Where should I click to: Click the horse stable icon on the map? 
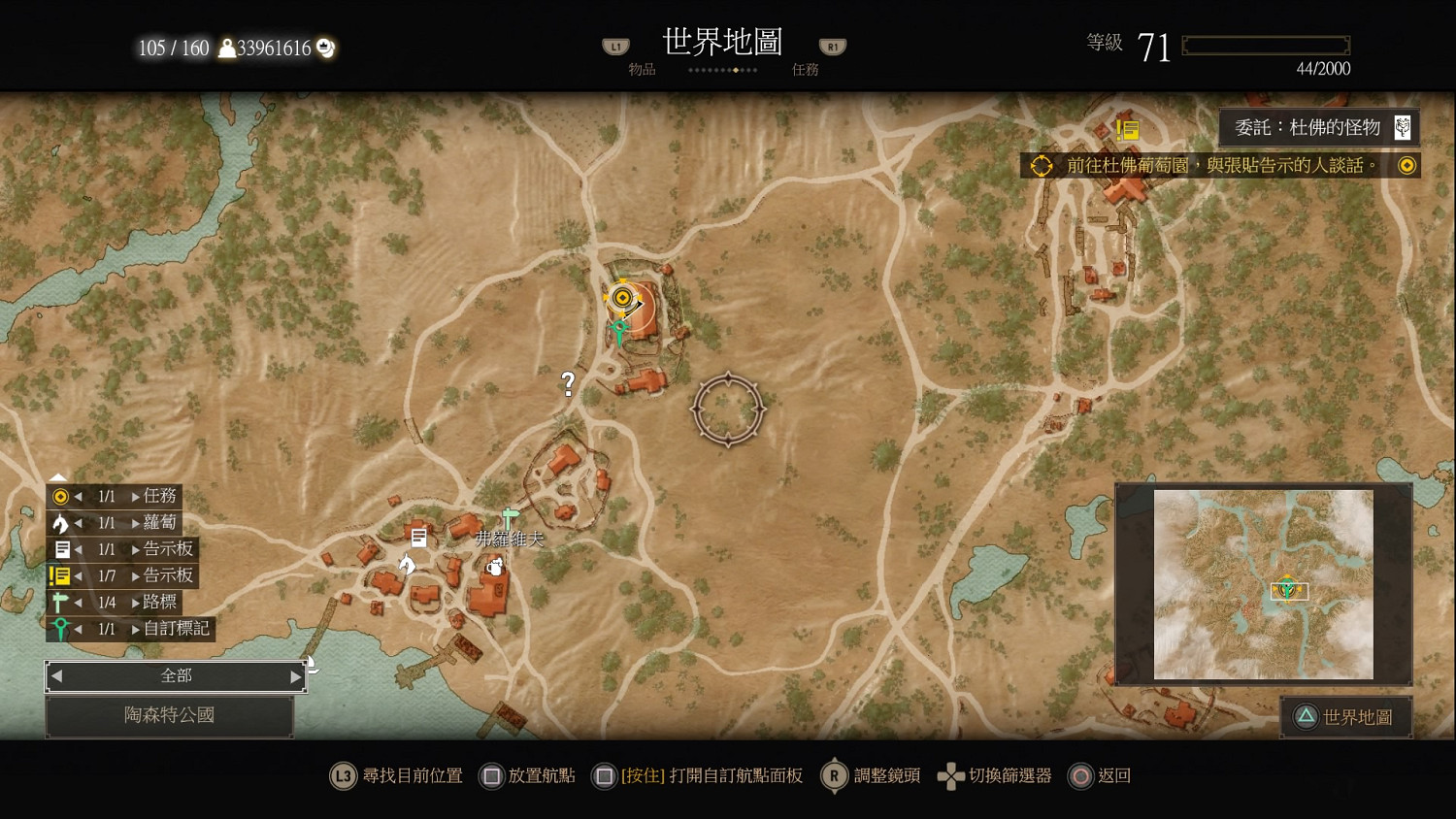[x=409, y=563]
